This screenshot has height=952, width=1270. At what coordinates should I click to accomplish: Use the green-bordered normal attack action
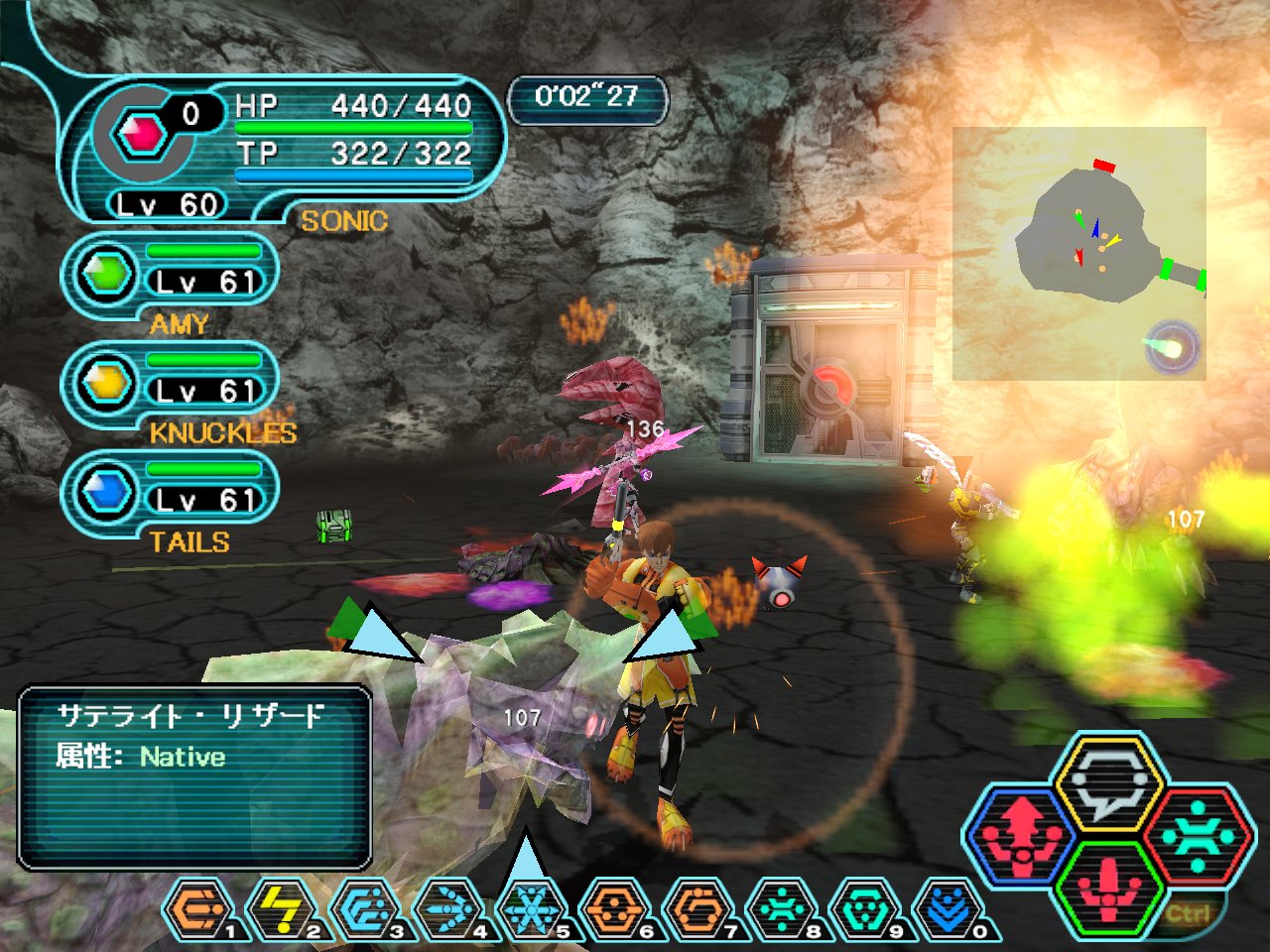click(1108, 888)
